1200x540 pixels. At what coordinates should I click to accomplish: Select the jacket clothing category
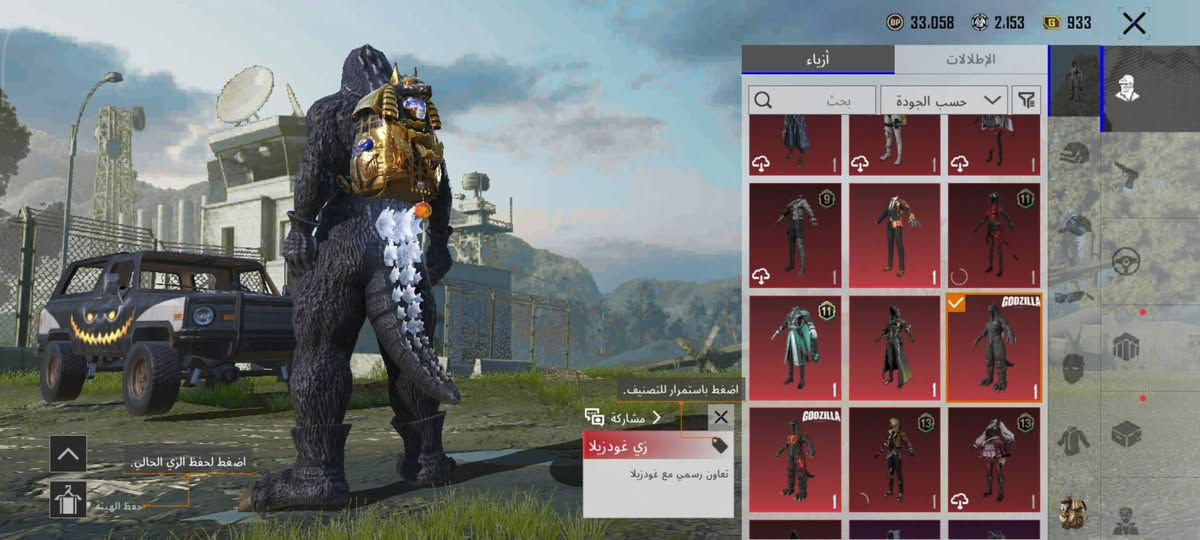pos(1074,438)
